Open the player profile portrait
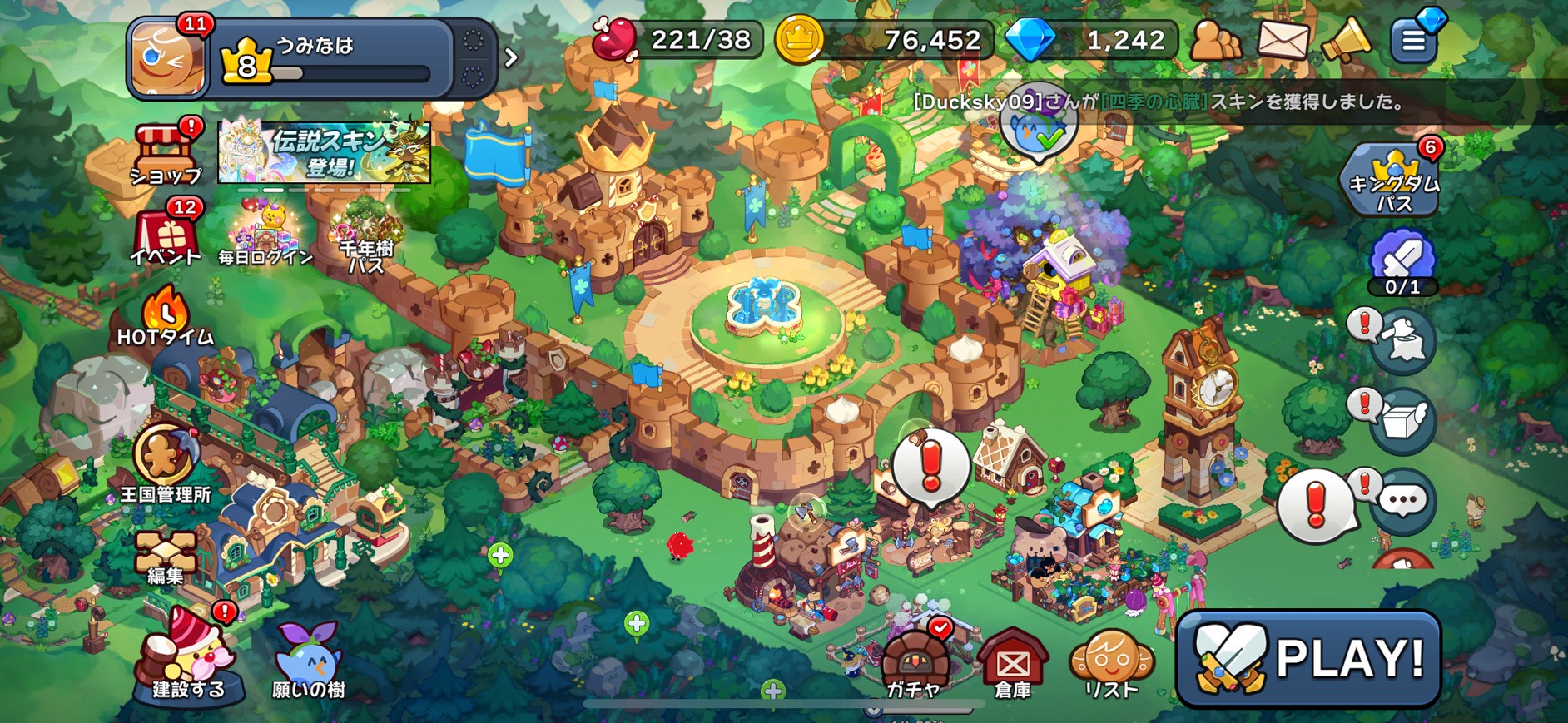This screenshot has width=1568, height=723. tap(169, 60)
